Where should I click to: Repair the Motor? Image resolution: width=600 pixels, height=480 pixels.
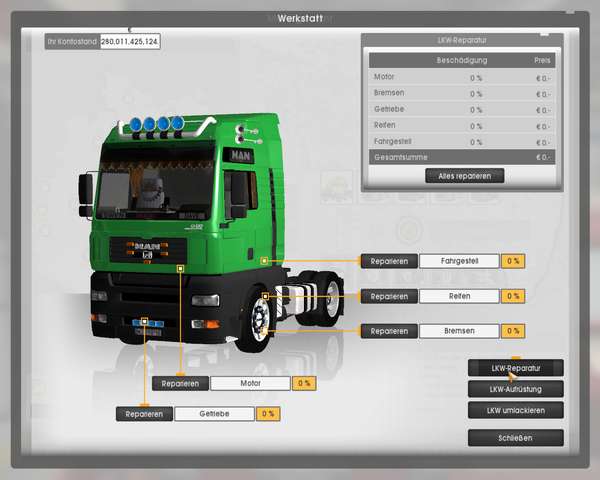180,383
